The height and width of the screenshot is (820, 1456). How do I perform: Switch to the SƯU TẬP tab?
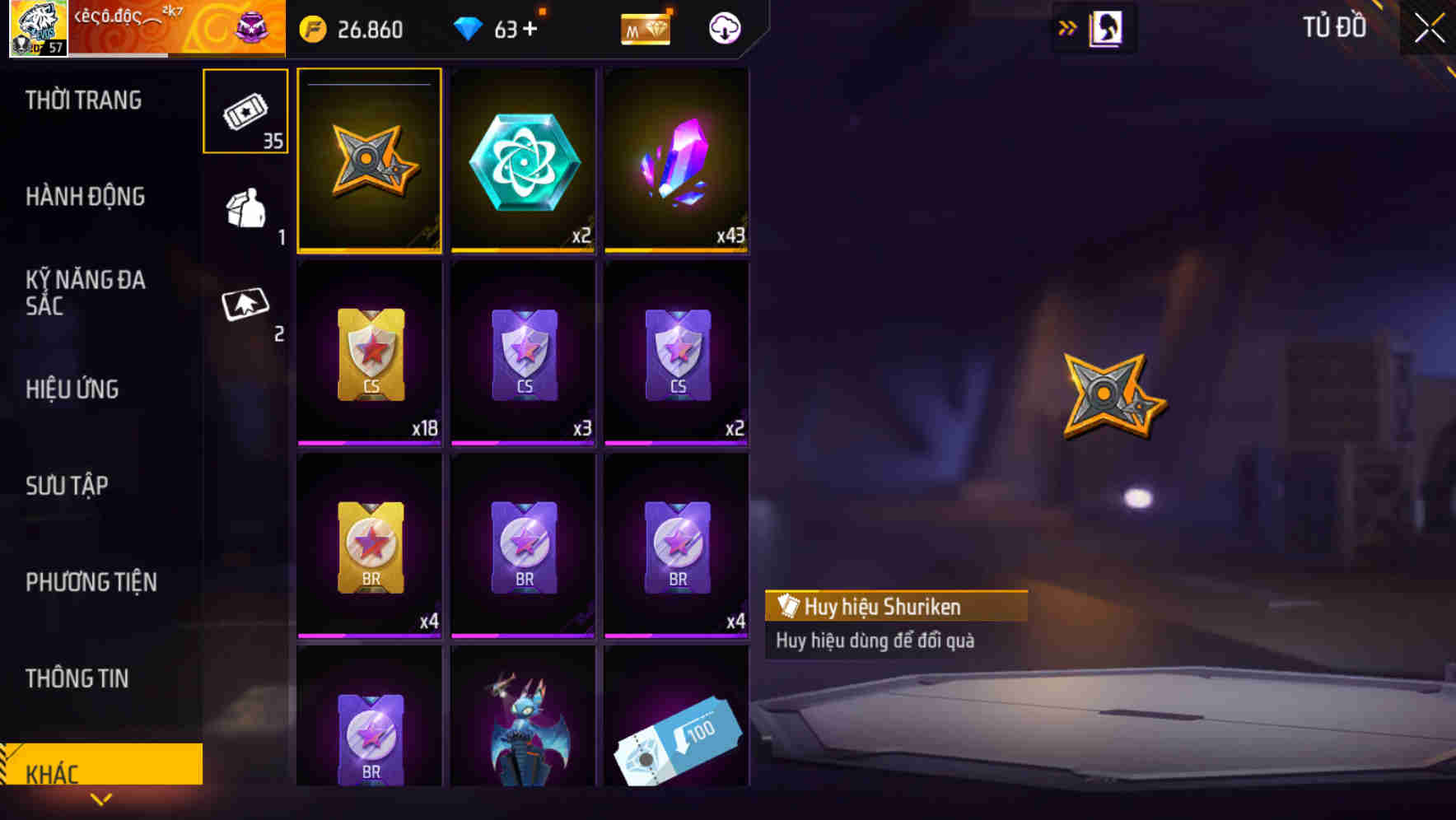66,486
